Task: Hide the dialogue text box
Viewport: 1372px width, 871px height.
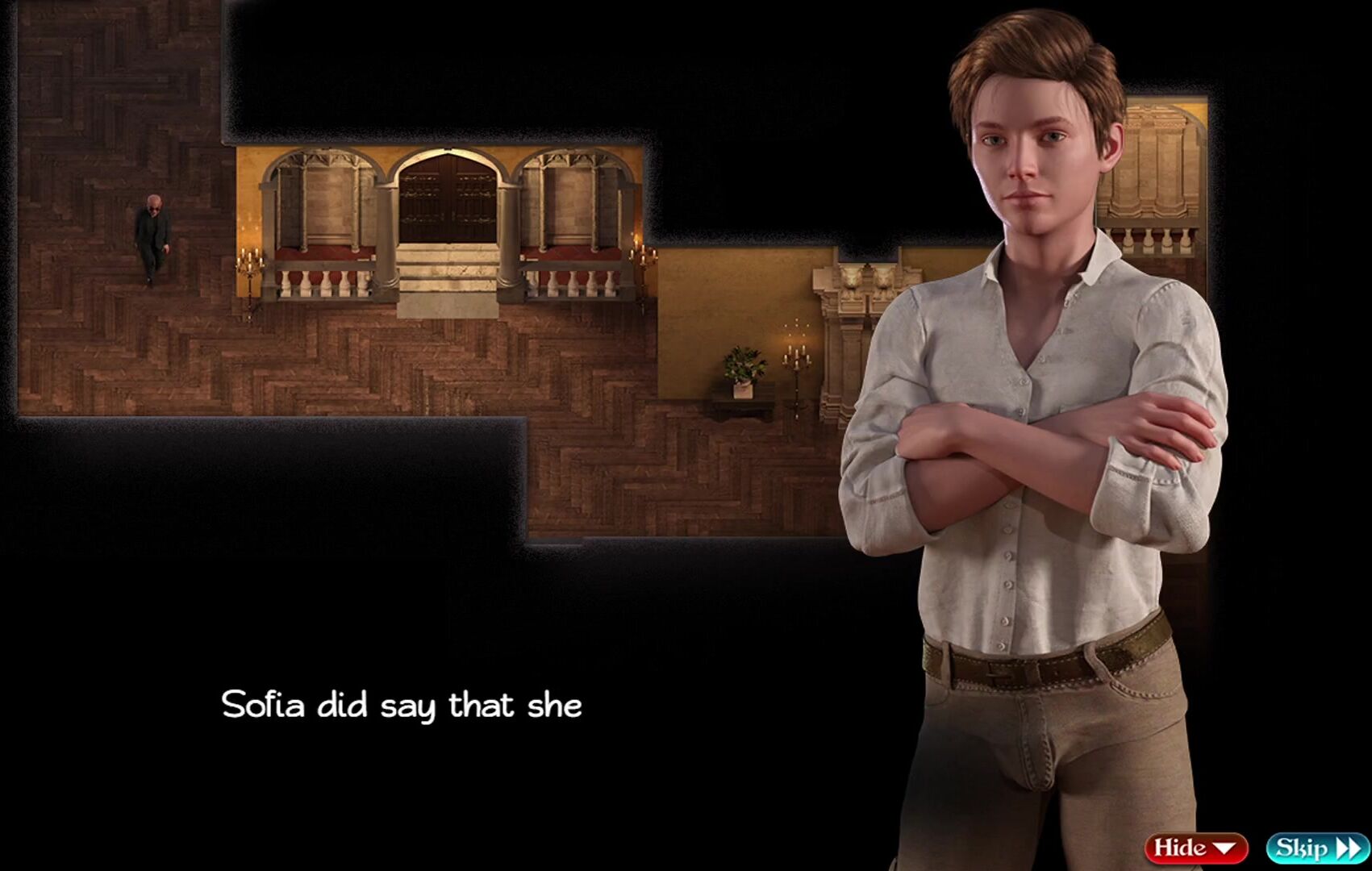Action: tap(1195, 848)
